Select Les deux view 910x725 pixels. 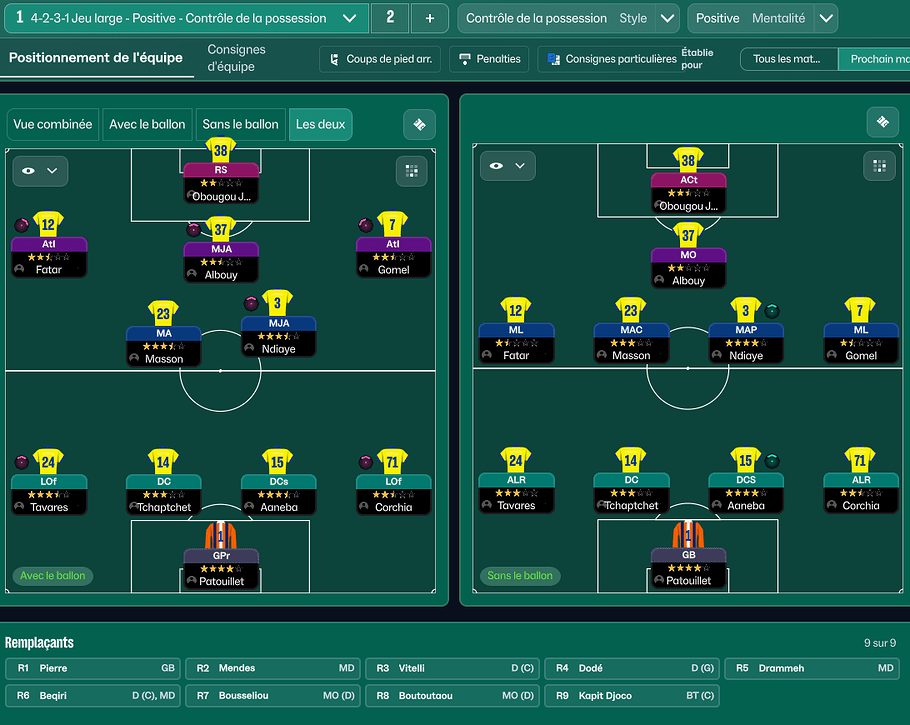[x=320, y=124]
